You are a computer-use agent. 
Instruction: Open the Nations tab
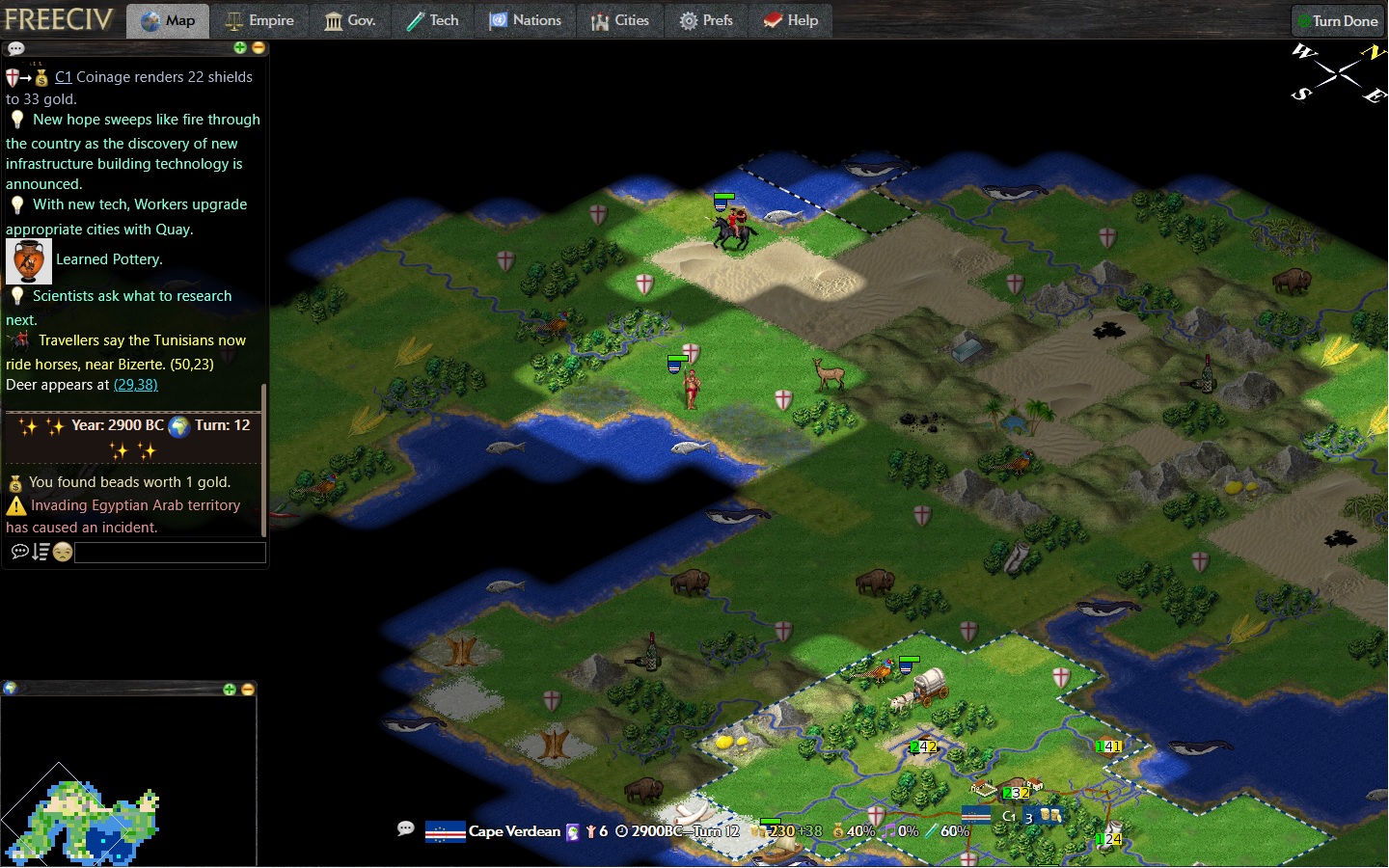[525, 20]
